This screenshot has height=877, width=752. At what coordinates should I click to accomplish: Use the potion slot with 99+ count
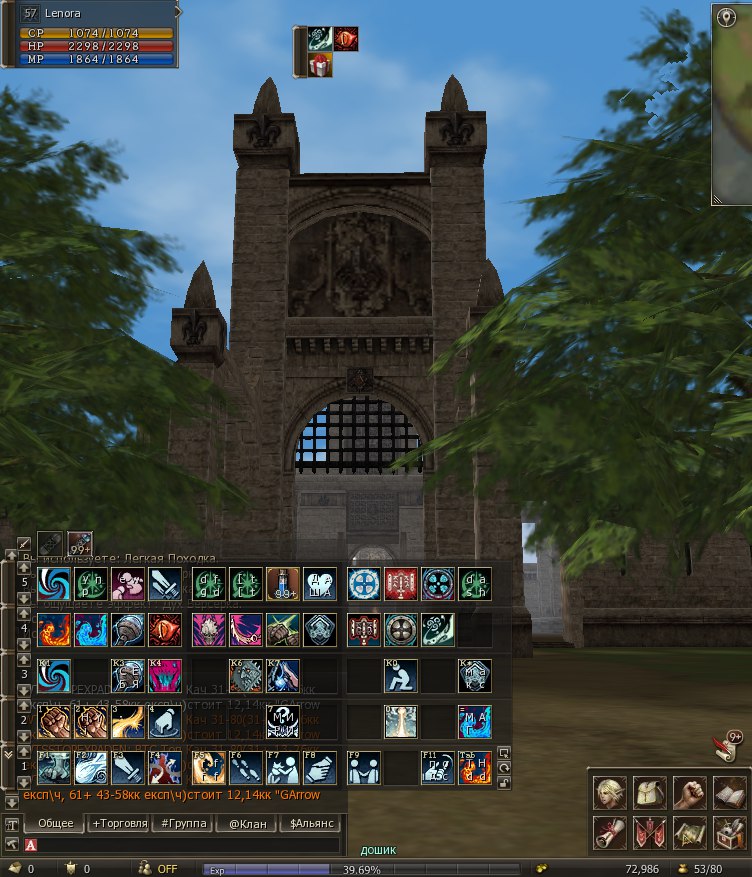coord(283,584)
